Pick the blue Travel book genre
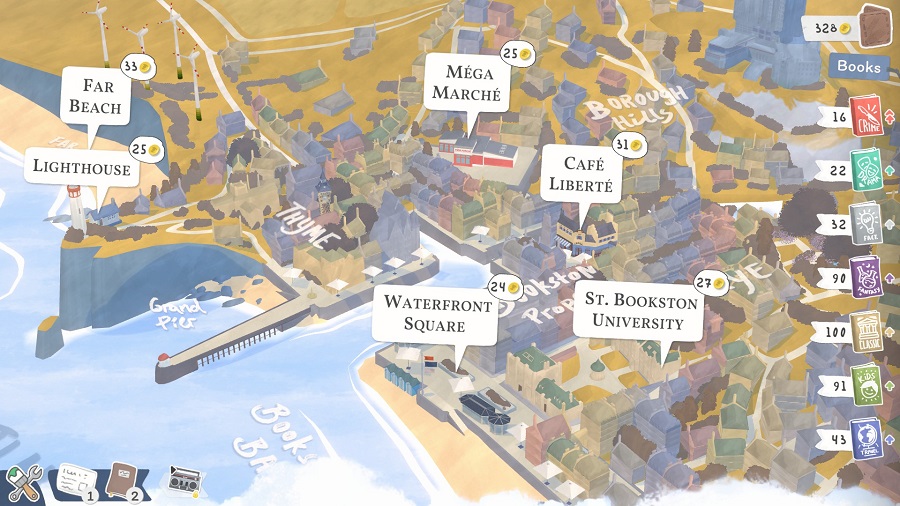 click(866, 437)
